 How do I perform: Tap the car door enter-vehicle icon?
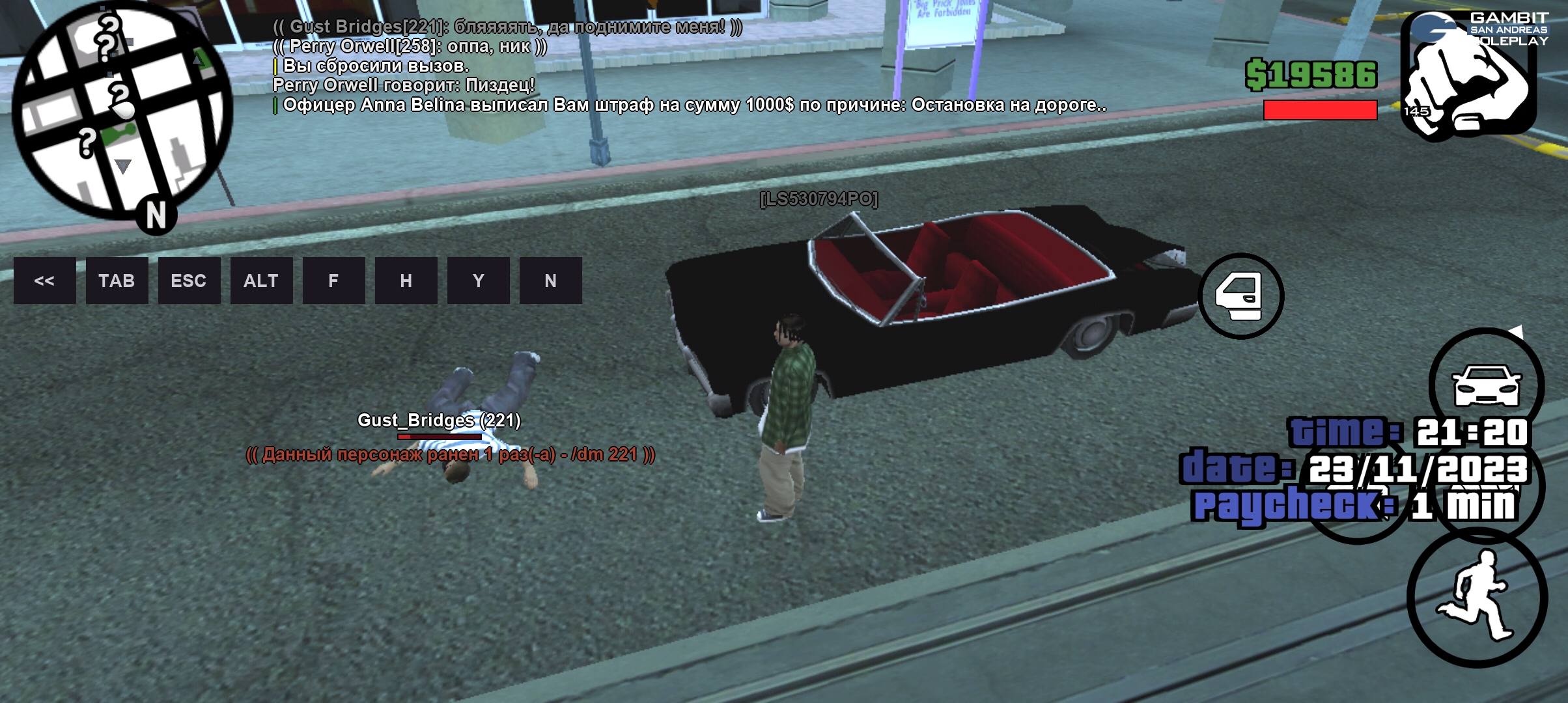pos(1240,296)
